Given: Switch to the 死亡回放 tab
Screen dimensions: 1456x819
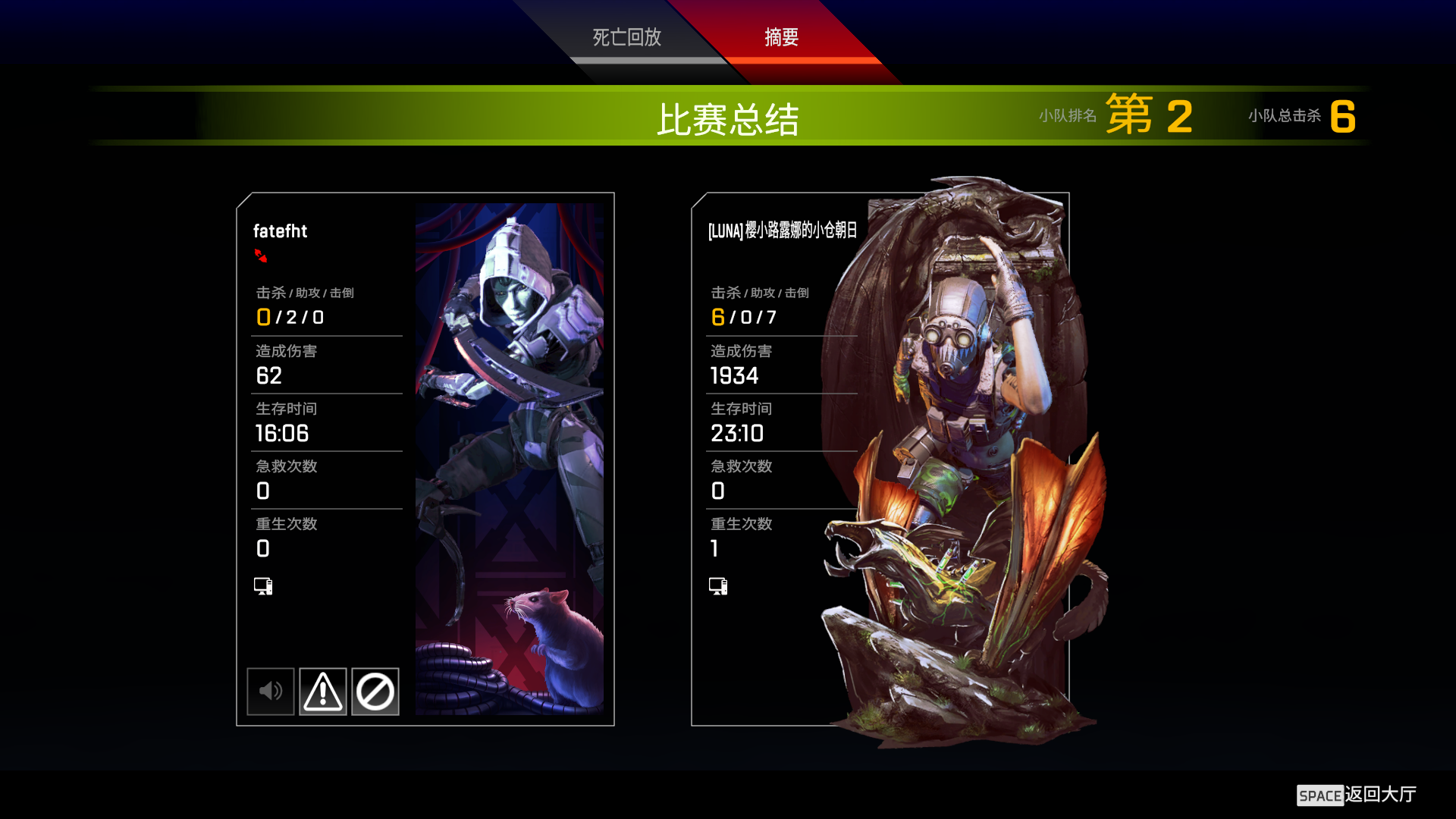Looking at the screenshot, I should pos(626,38).
